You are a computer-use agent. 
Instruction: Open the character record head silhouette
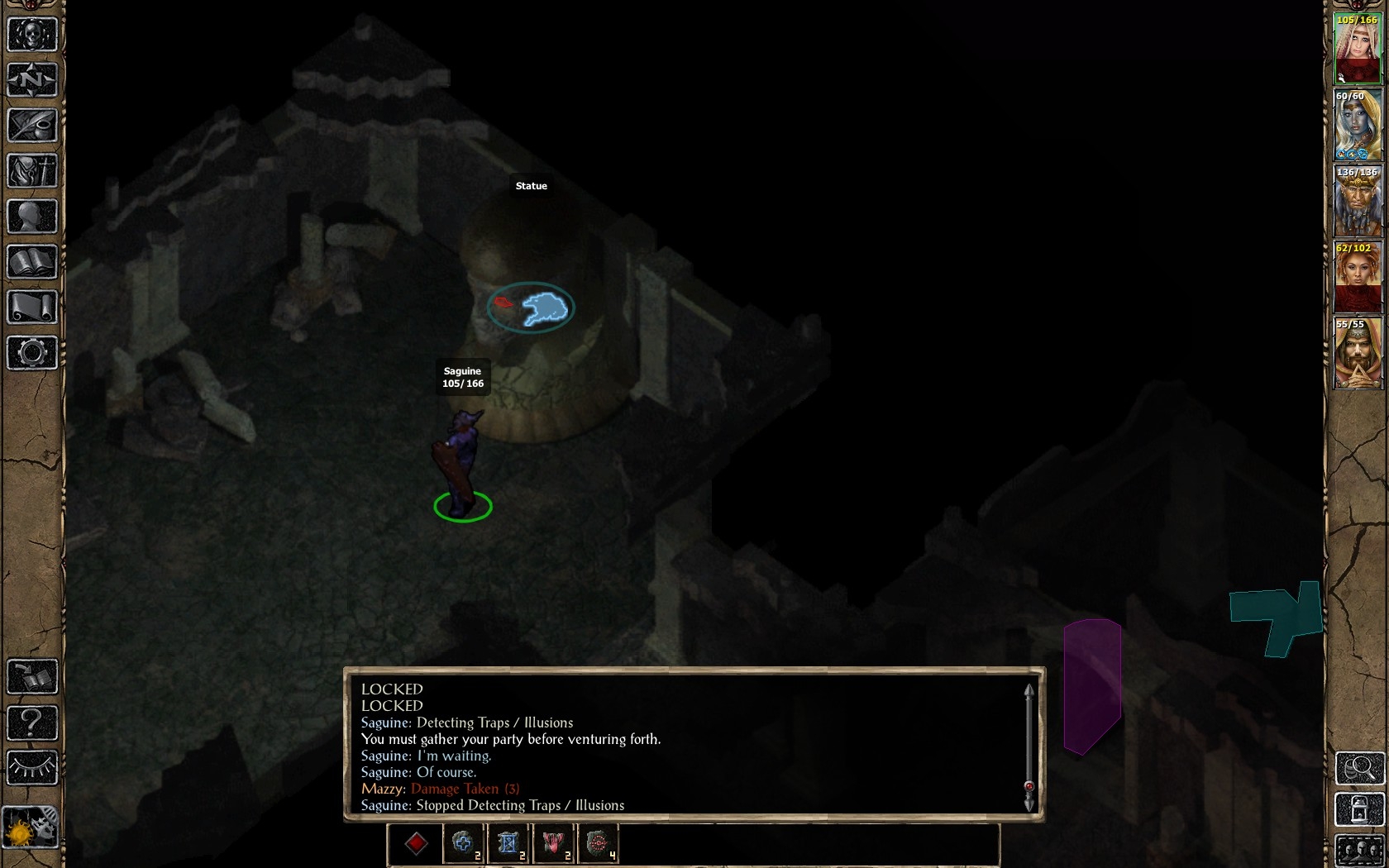[x=32, y=217]
